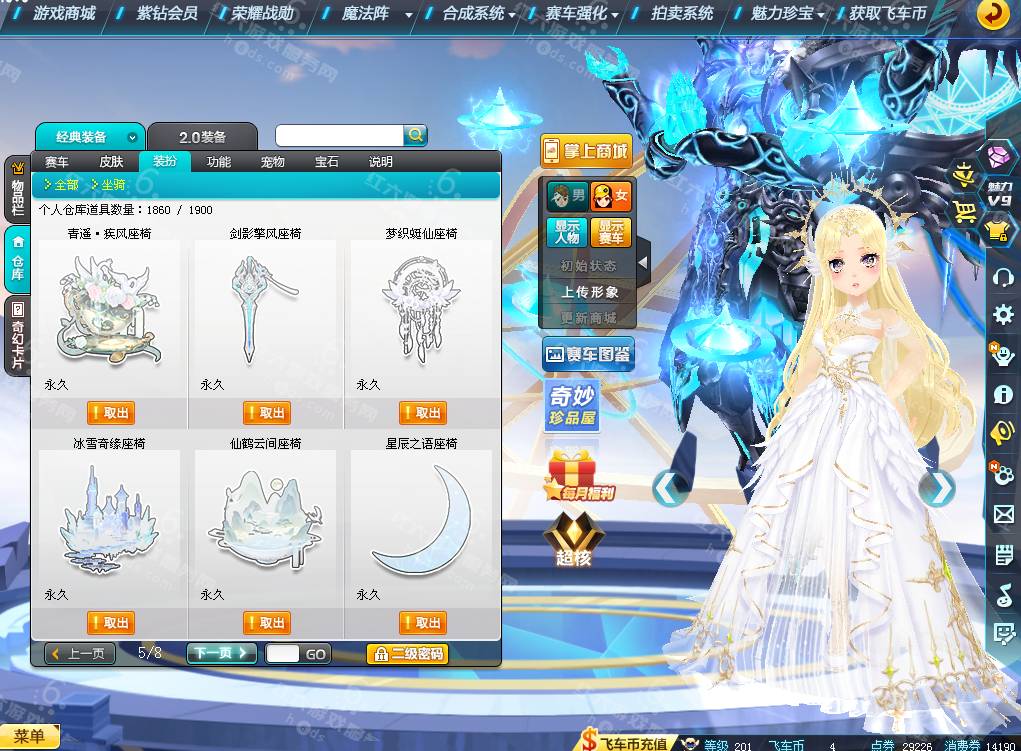Open the 游戏商城 game shop menu
This screenshot has height=751, width=1021.
[64, 14]
